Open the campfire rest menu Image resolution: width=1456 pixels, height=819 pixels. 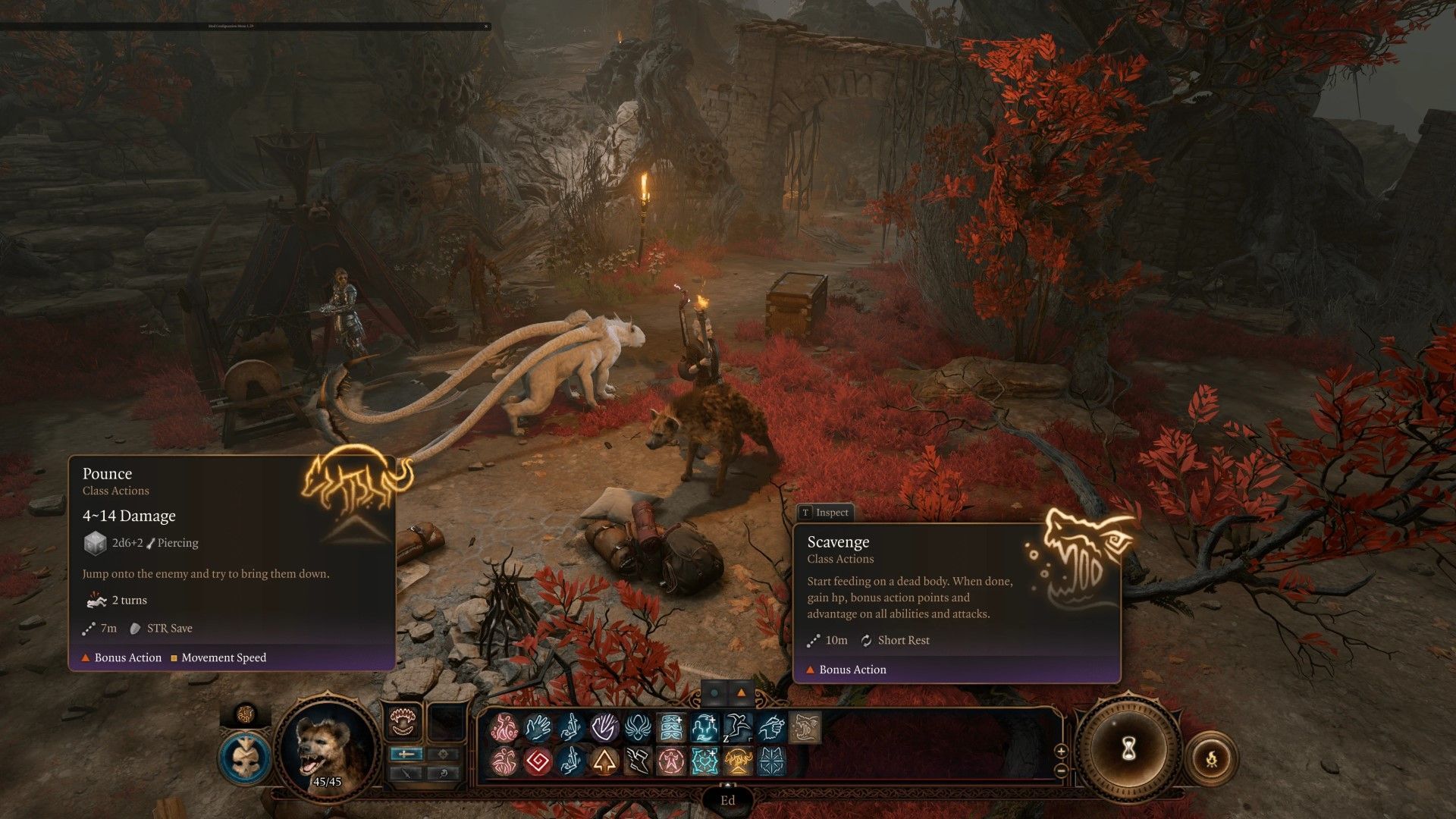pyautogui.click(x=1211, y=758)
